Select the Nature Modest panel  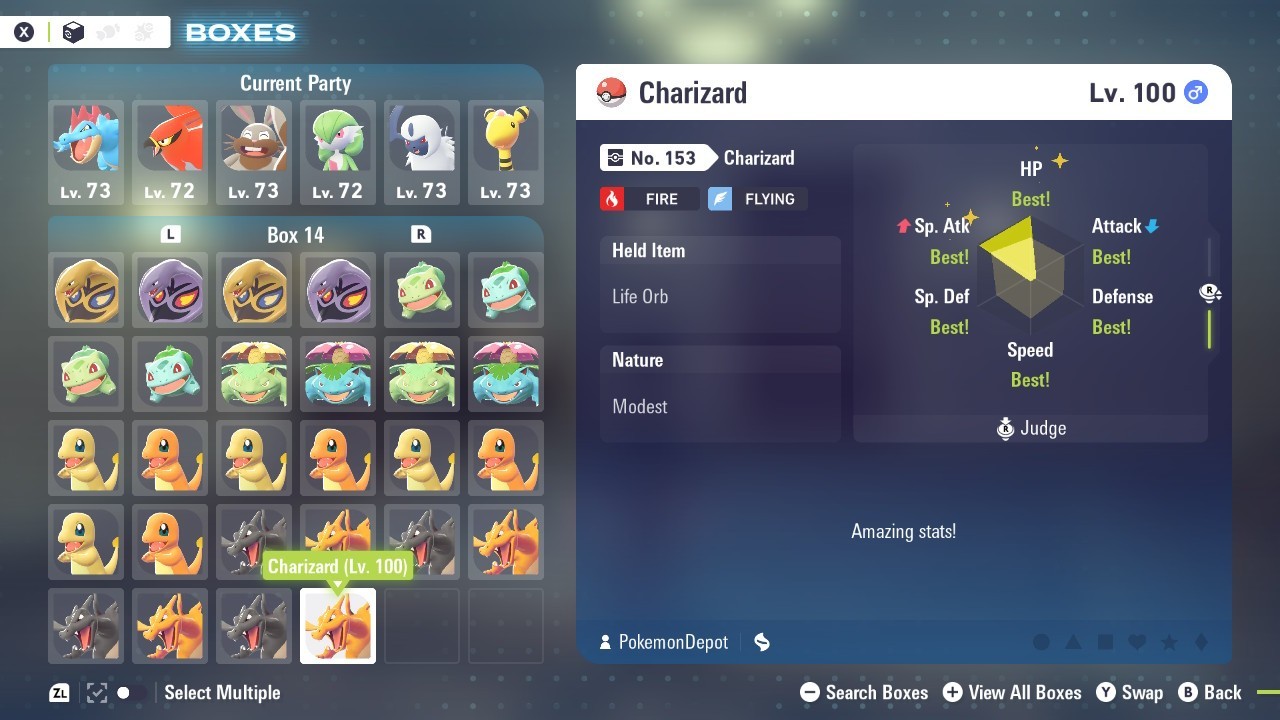(720, 394)
